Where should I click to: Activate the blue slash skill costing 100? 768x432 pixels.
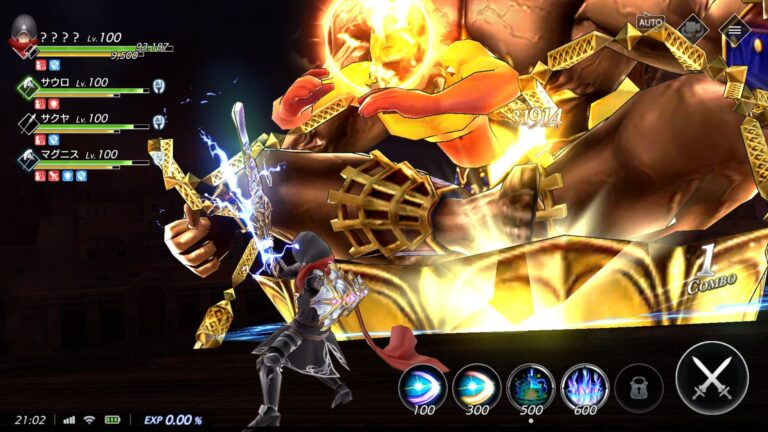pos(422,385)
